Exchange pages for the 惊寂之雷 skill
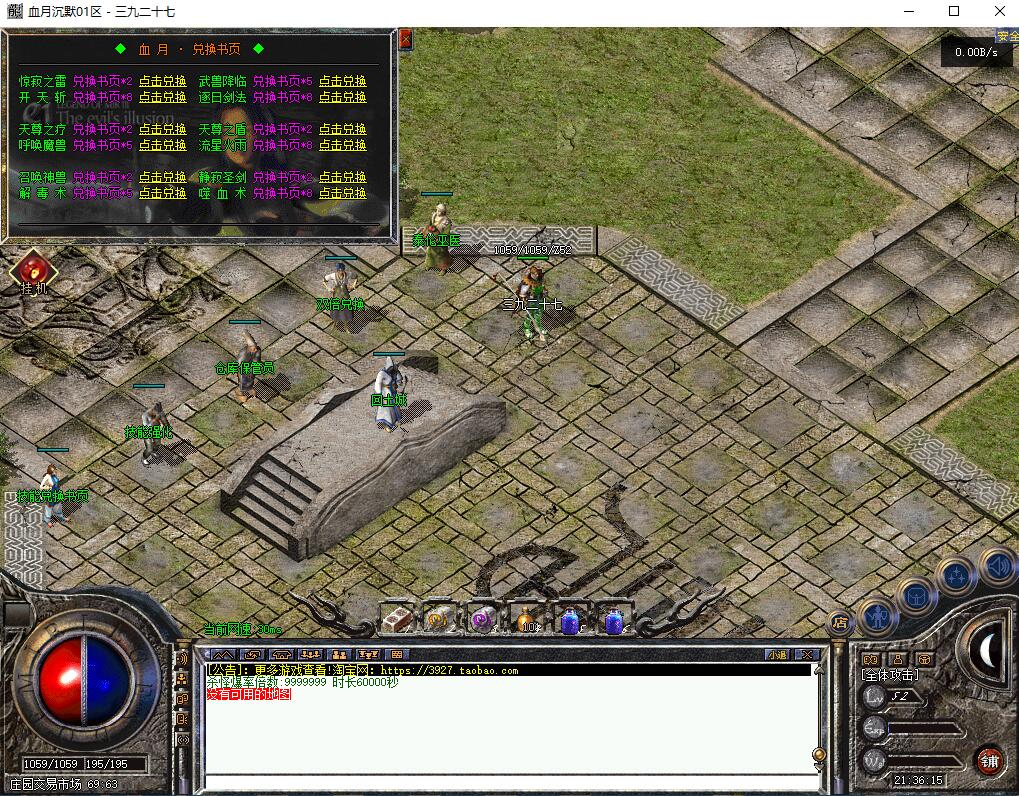Viewport: 1019px width, 796px height. [x=162, y=81]
